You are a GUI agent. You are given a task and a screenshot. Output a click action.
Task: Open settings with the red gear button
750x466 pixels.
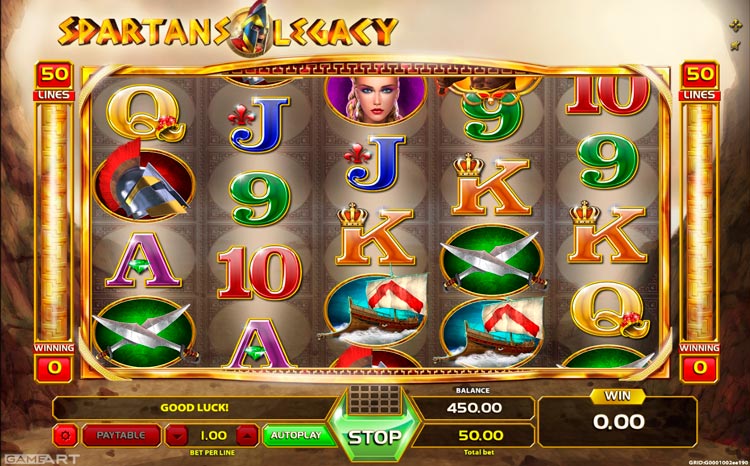(x=68, y=436)
